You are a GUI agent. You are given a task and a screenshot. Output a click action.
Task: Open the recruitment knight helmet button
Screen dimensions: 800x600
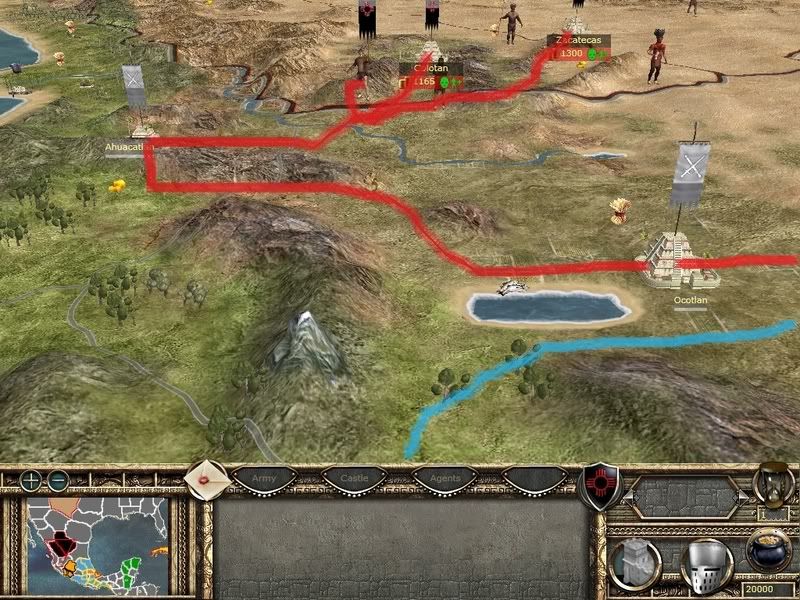pos(706,563)
